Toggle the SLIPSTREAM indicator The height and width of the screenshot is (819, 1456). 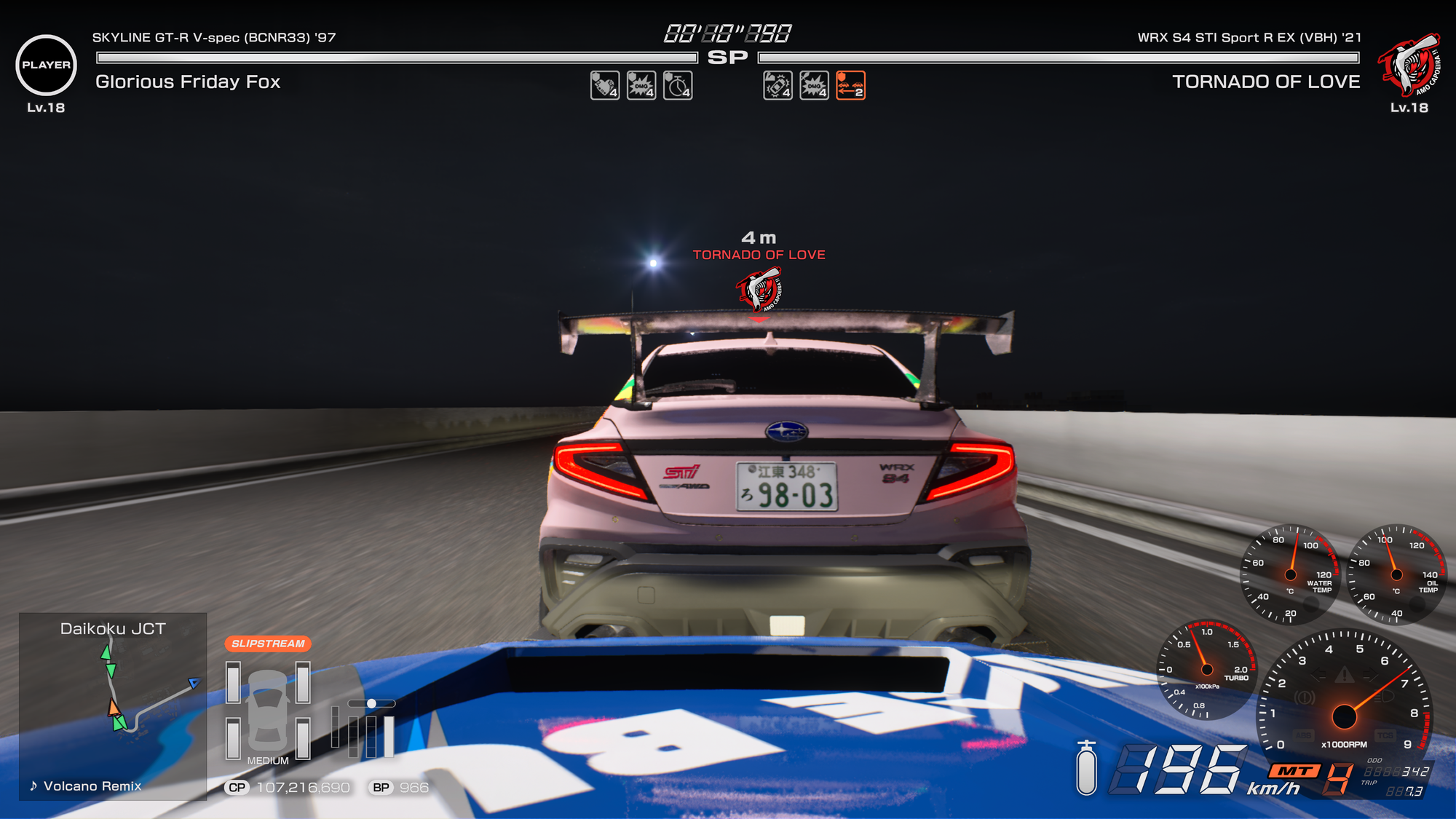268,642
